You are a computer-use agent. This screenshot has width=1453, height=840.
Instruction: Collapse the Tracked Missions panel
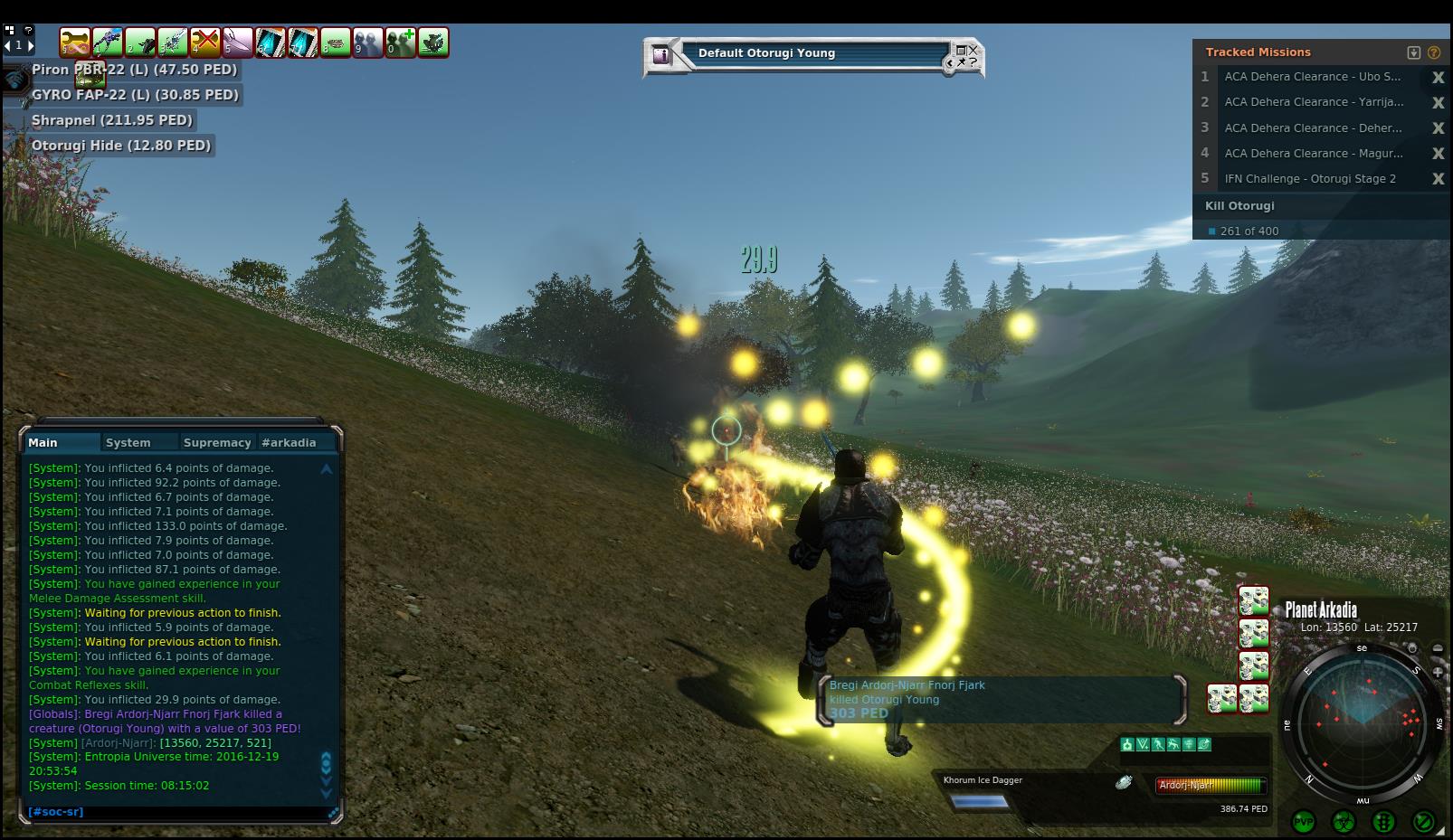1414,52
